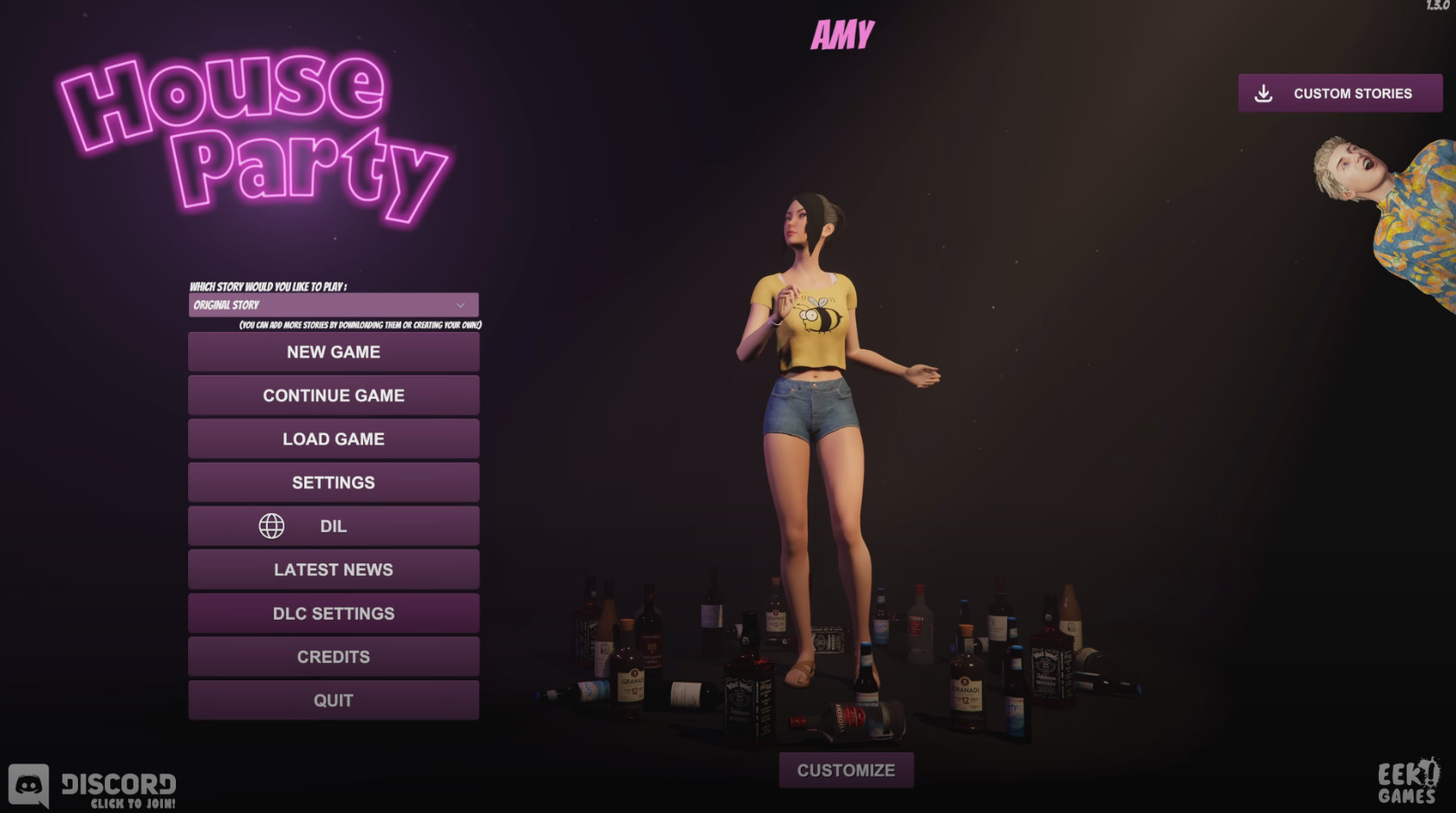
Task: Start a New Game
Action: coord(334,352)
